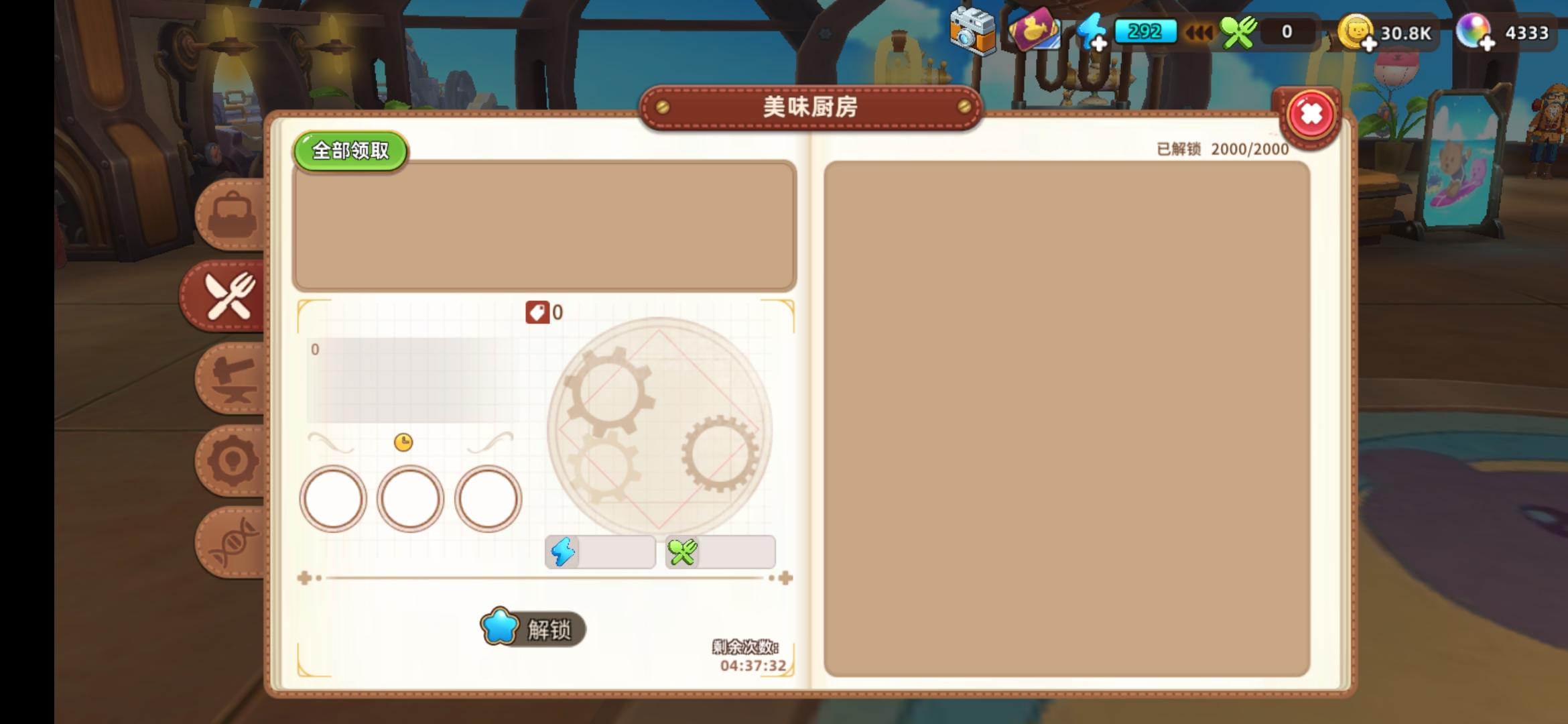Click the first empty ingredient slot circle
The image size is (1568, 724).
pos(333,499)
